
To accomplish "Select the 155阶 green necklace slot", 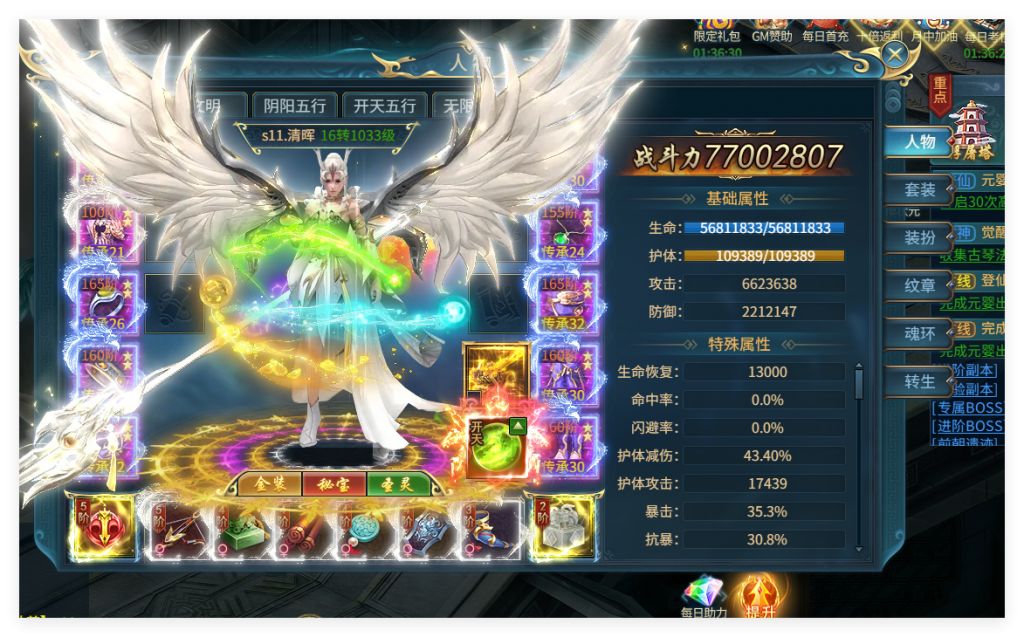I will coord(568,232).
